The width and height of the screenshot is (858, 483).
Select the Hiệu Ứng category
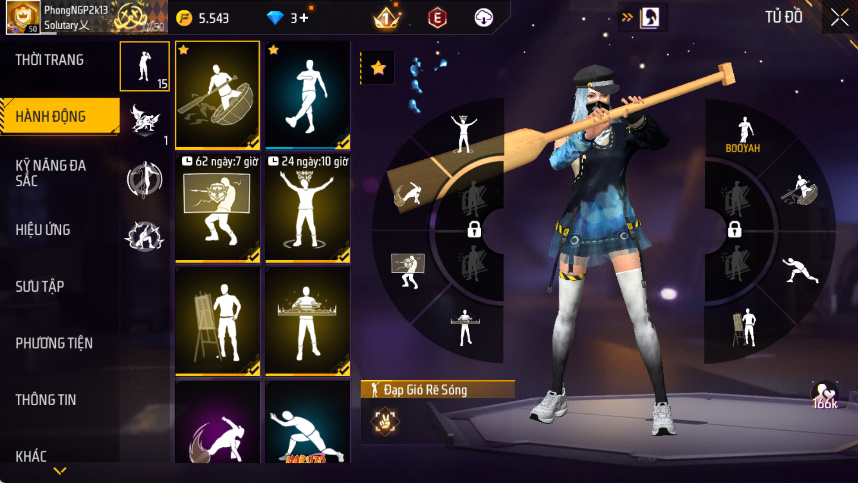43,229
